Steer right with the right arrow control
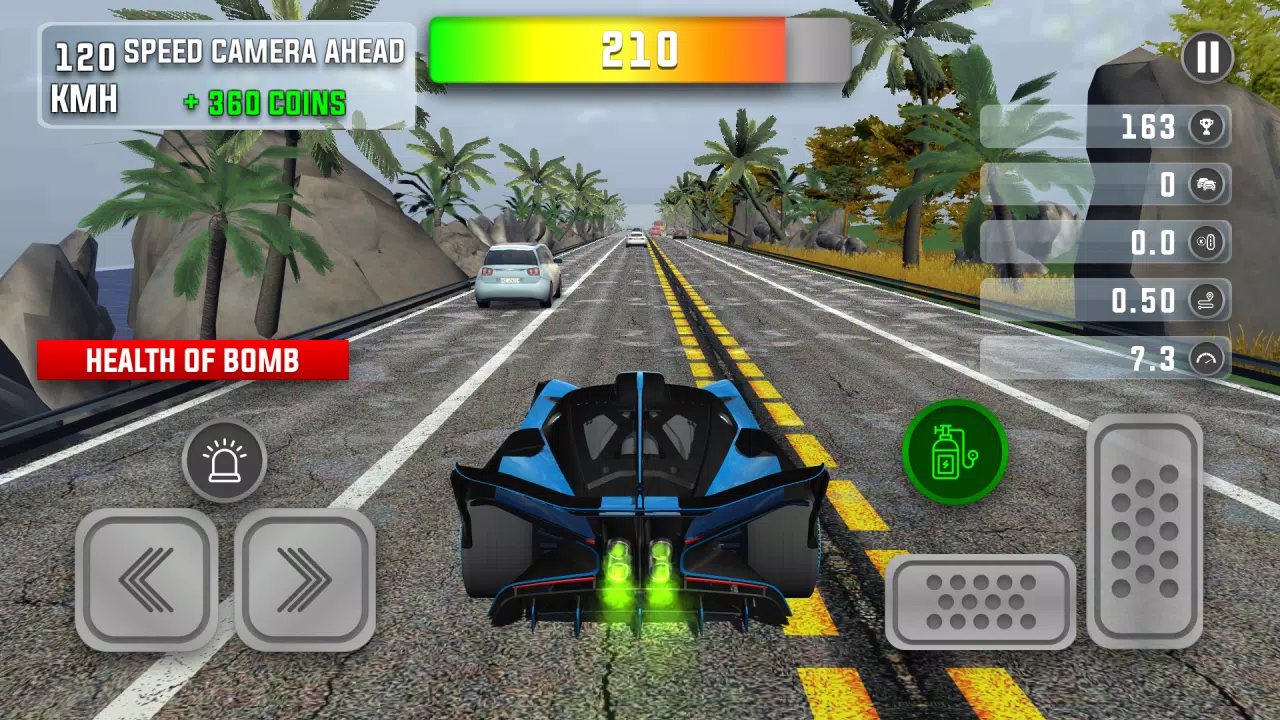 tap(308, 580)
